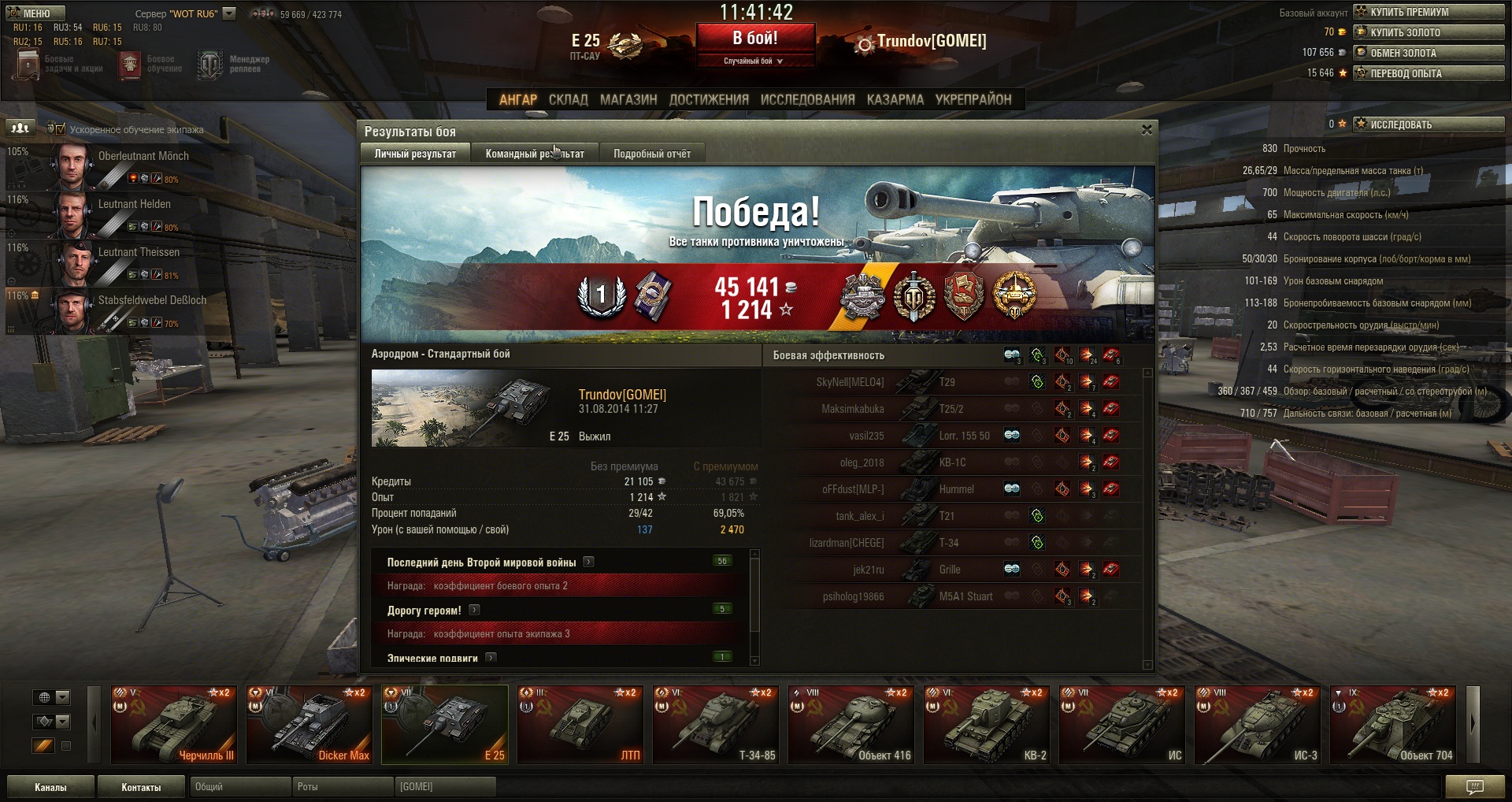Viewport: 1512px width, 802px height.
Task: Go to the СКЛАД section
Action: pyautogui.click(x=568, y=99)
